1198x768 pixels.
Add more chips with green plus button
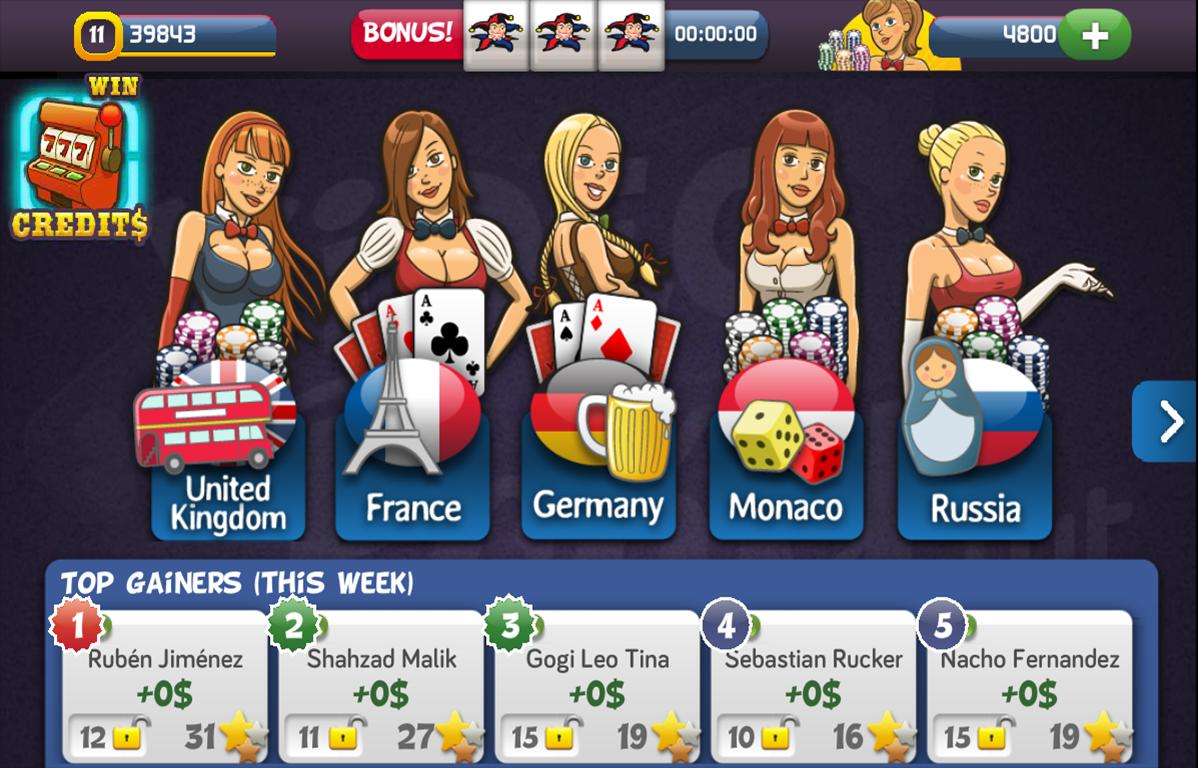point(1094,36)
